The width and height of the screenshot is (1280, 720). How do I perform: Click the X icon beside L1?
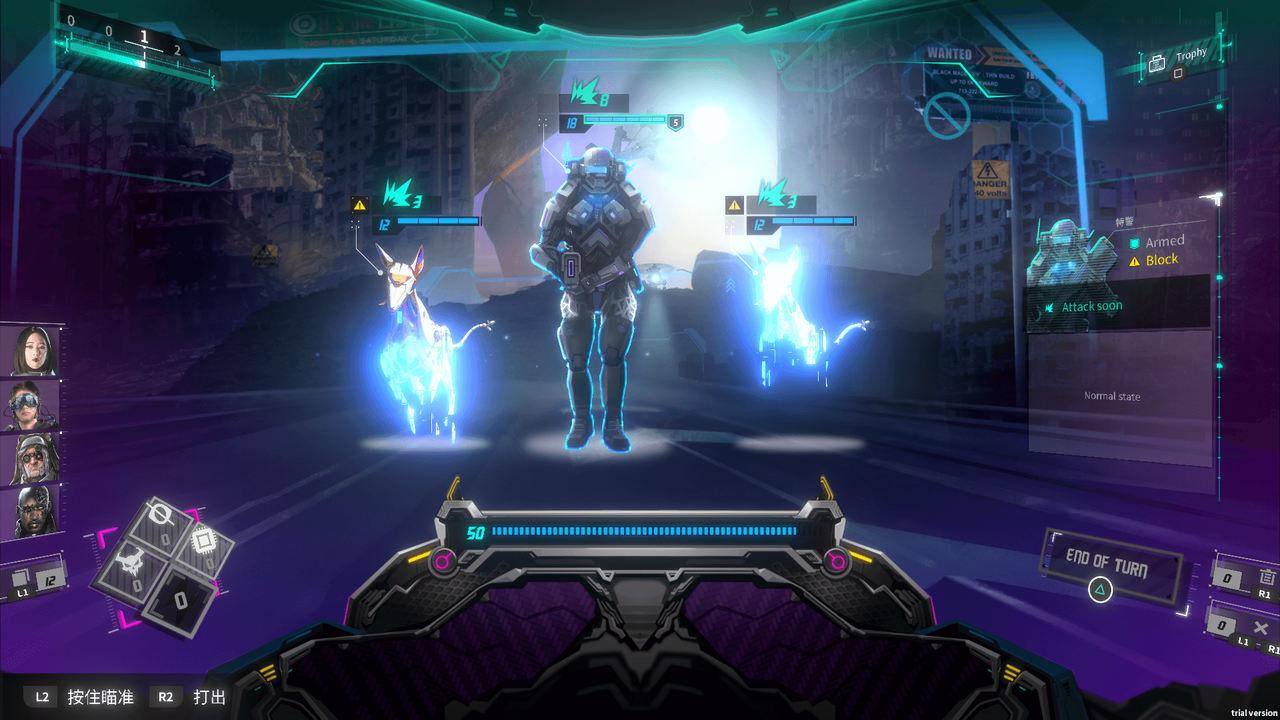point(1260,626)
